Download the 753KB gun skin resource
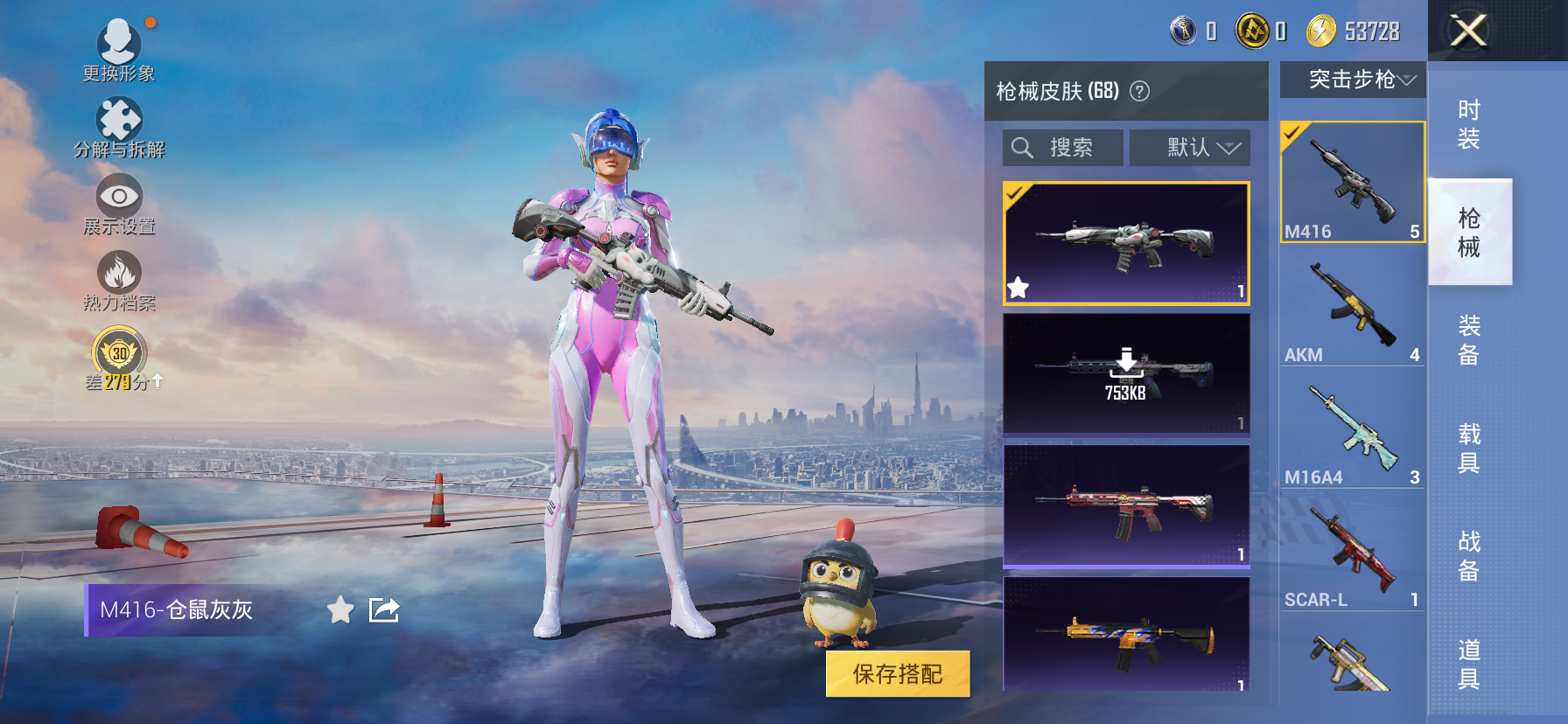 coord(1126,365)
